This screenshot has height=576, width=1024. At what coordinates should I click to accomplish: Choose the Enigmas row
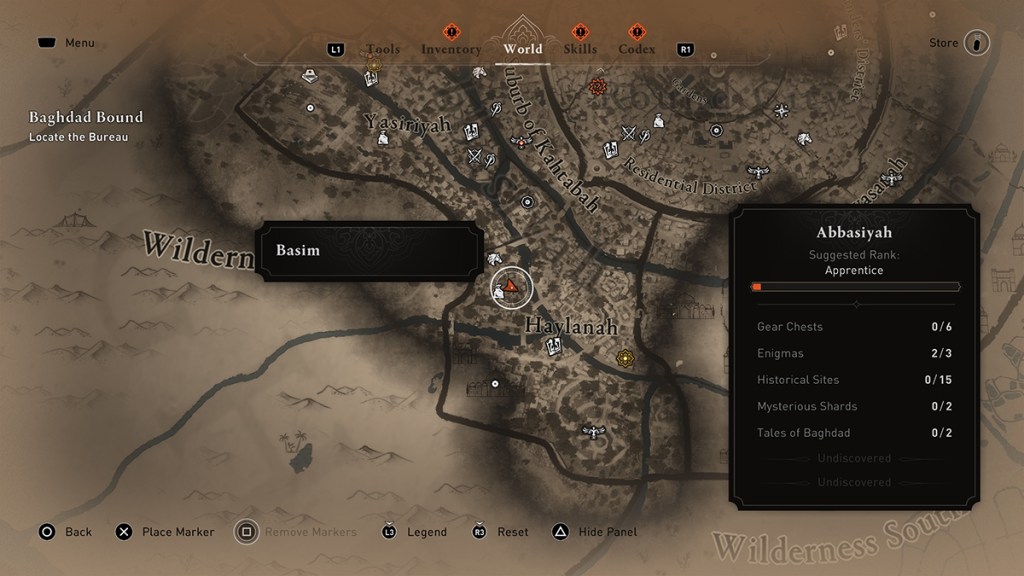(x=855, y=353)
